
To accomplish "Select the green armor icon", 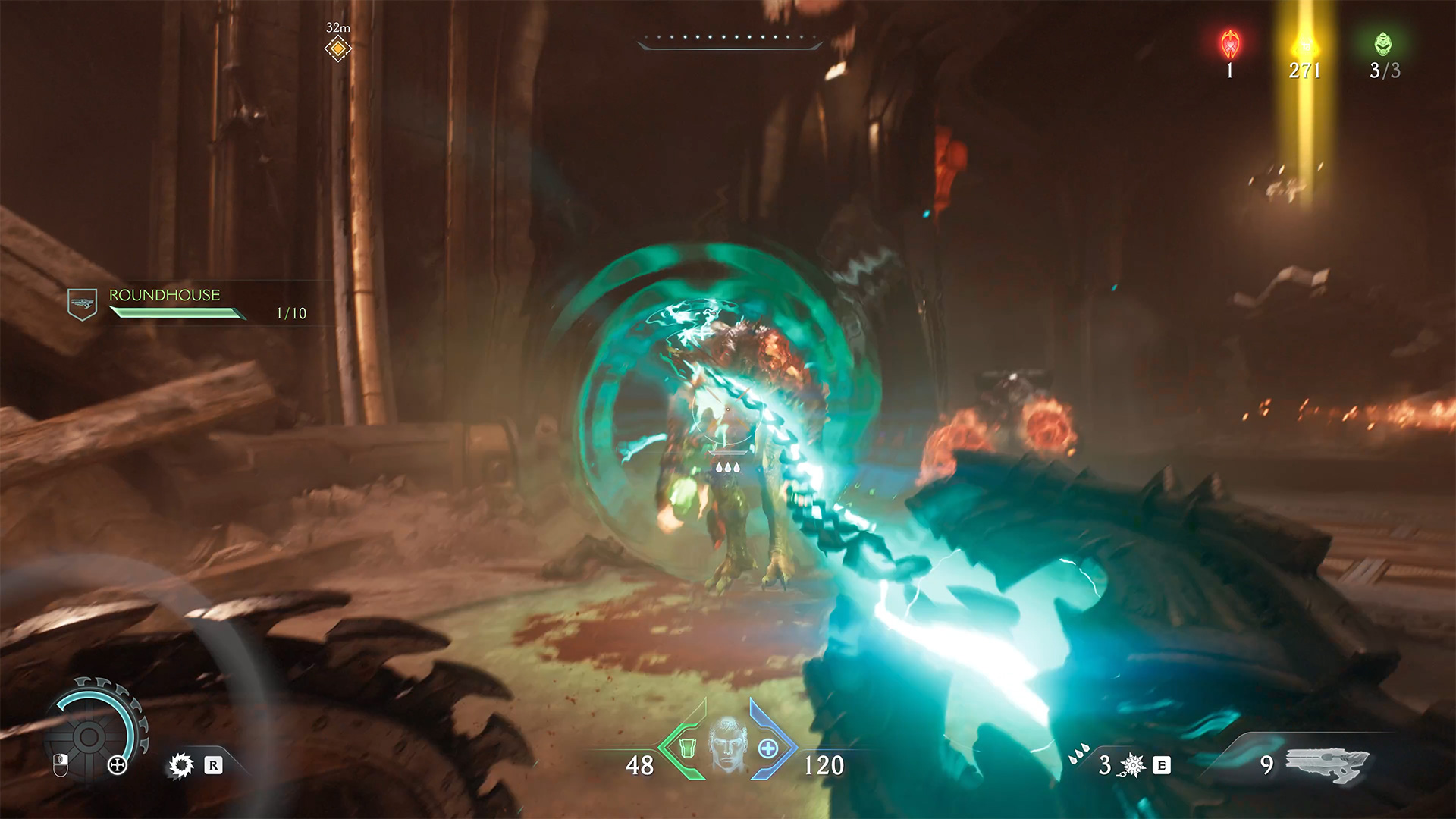I will (687, 748).
